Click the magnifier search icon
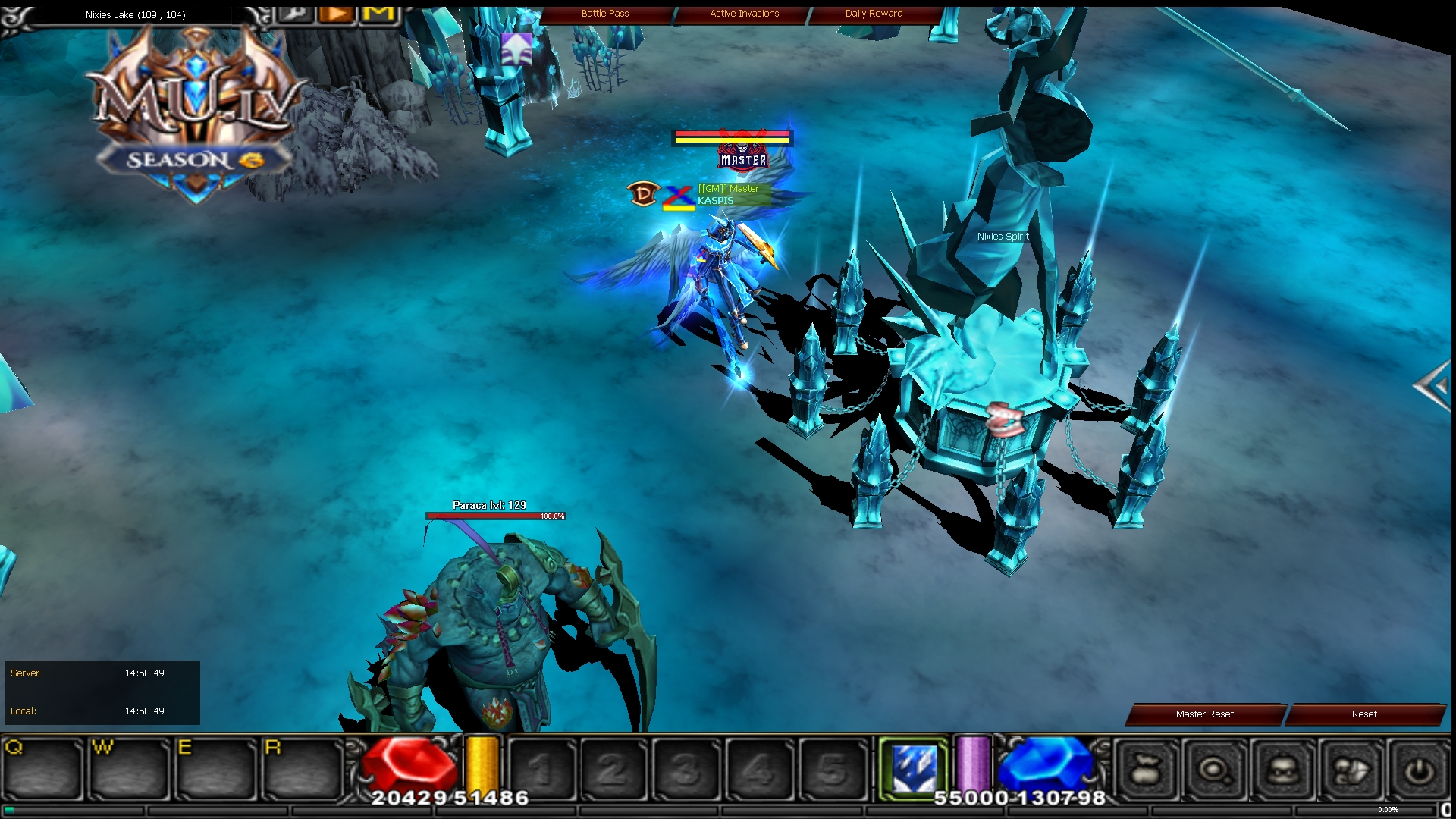 pyautogui.click(x=1215, y=768)
